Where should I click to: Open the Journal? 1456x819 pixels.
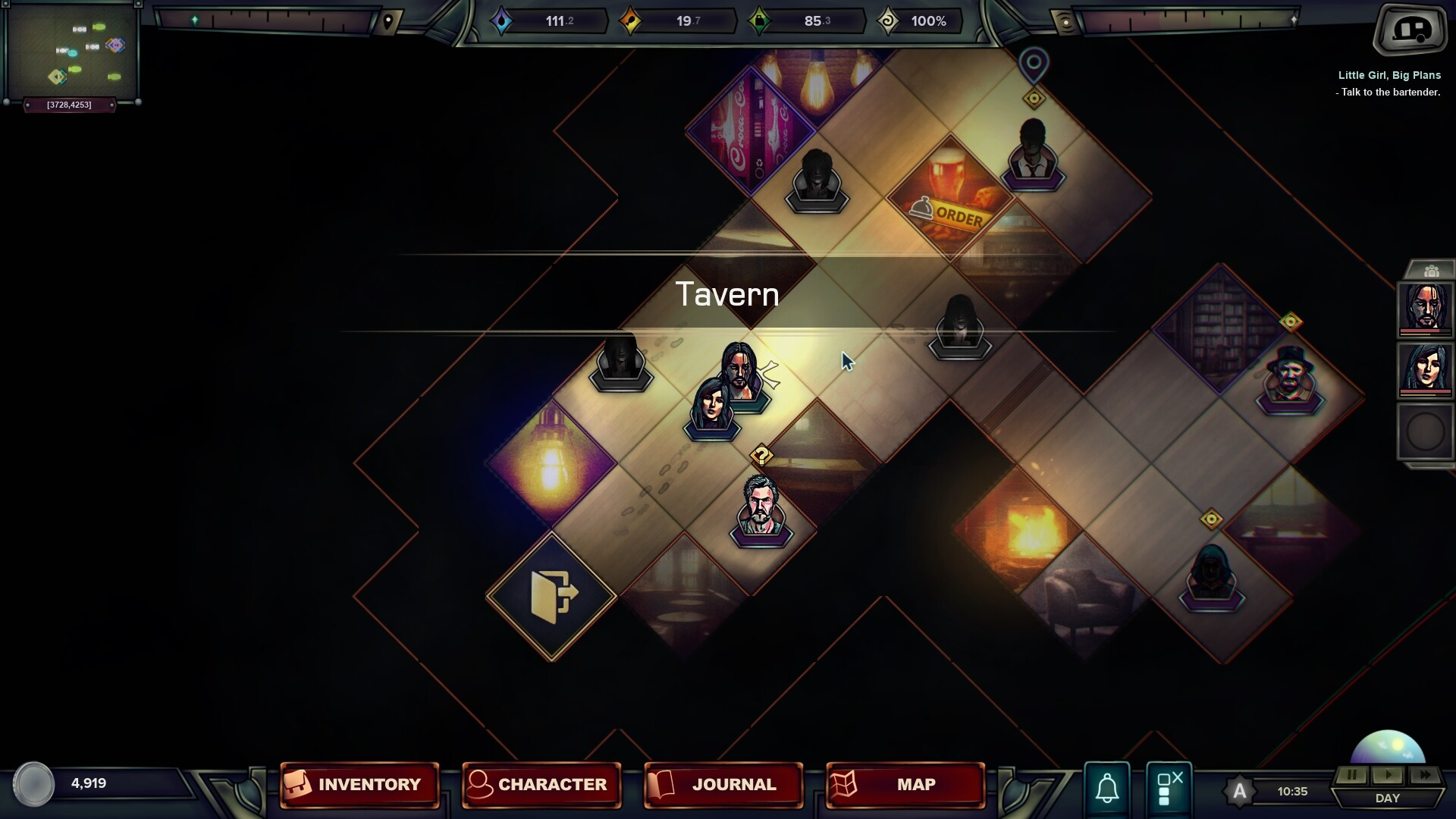[x=723, y=784]
